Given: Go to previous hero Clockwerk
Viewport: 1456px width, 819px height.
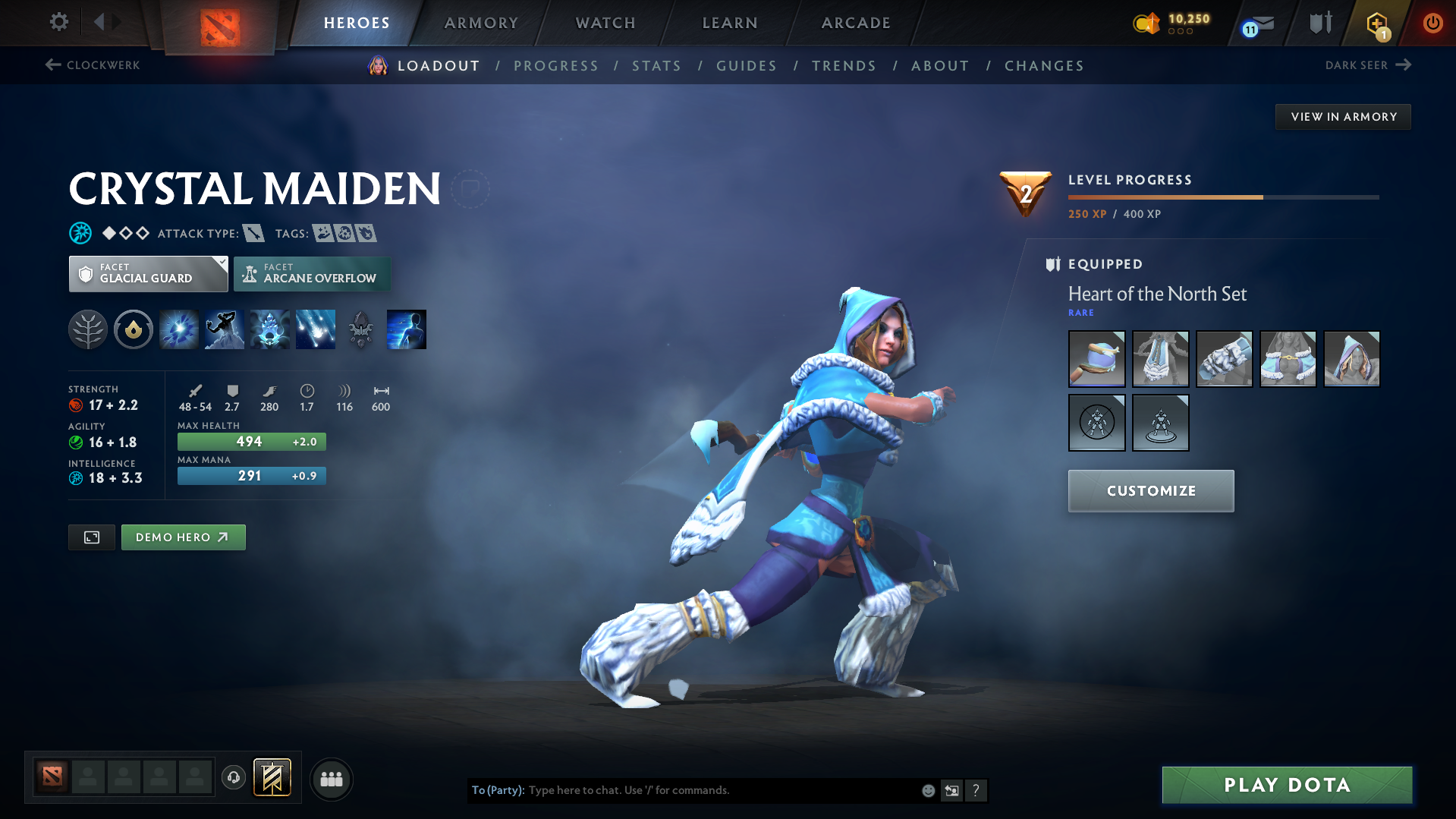Looking at the screenshot, I should (93, 65).
